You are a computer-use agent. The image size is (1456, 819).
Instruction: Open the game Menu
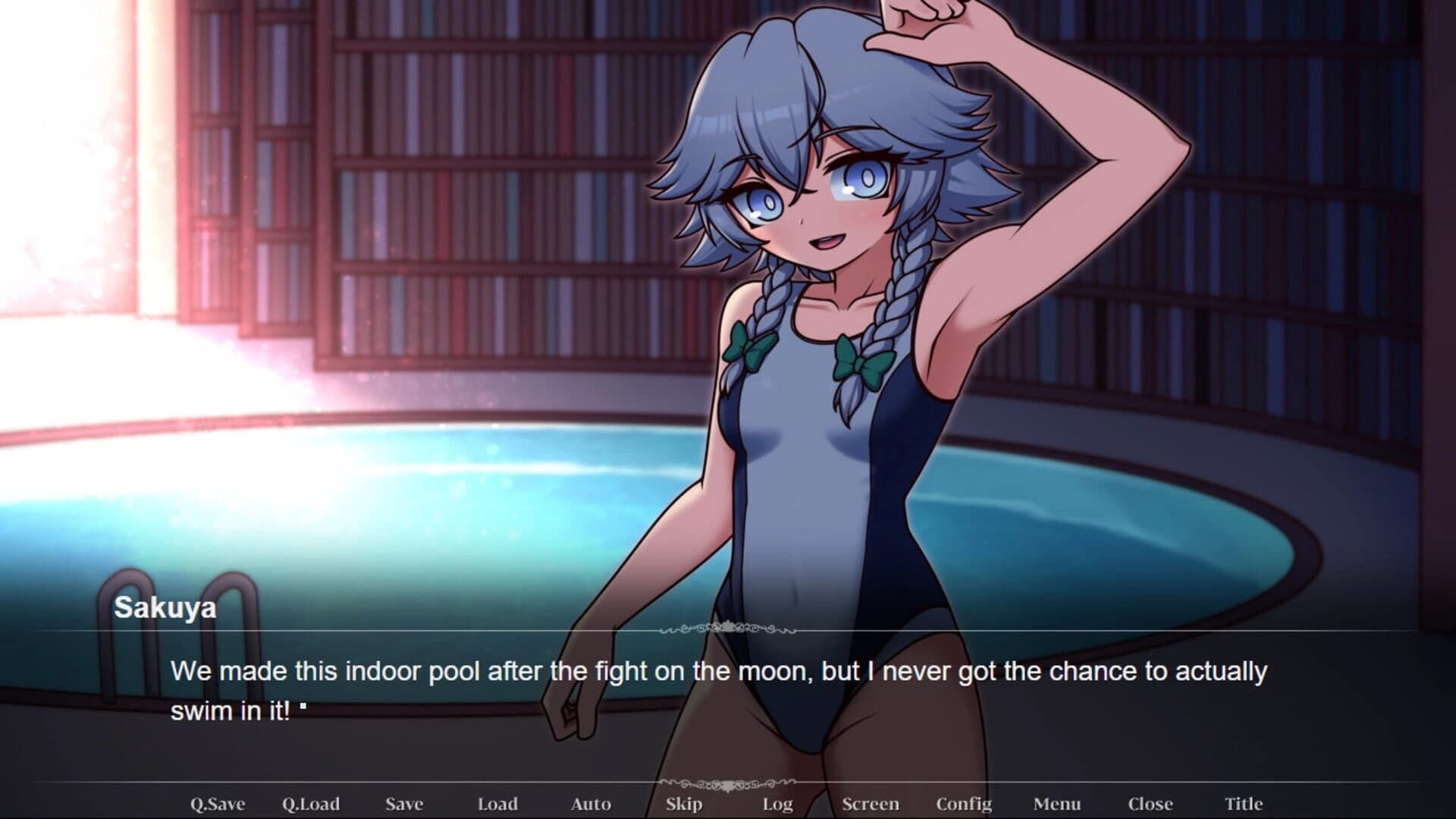point(1059,803)
